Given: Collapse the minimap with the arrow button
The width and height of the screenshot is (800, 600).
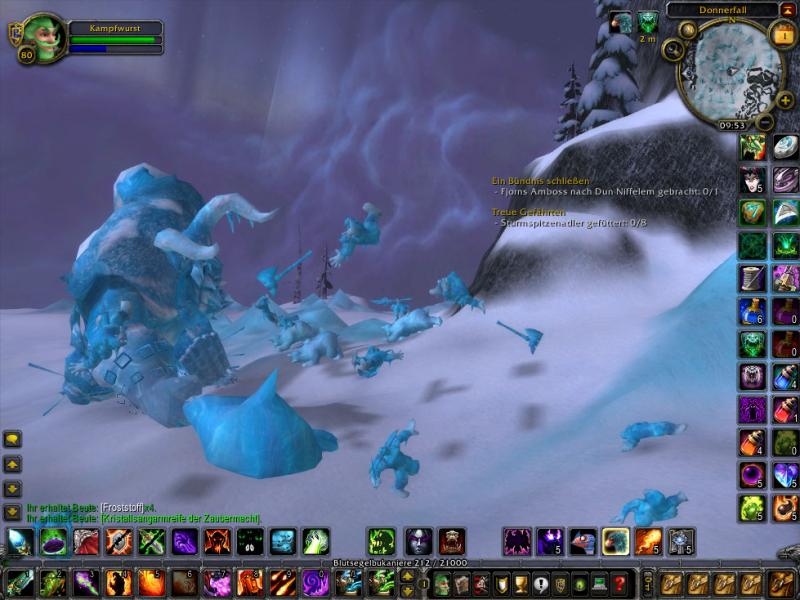Looking at the screenshot, I should click(788, 9).
